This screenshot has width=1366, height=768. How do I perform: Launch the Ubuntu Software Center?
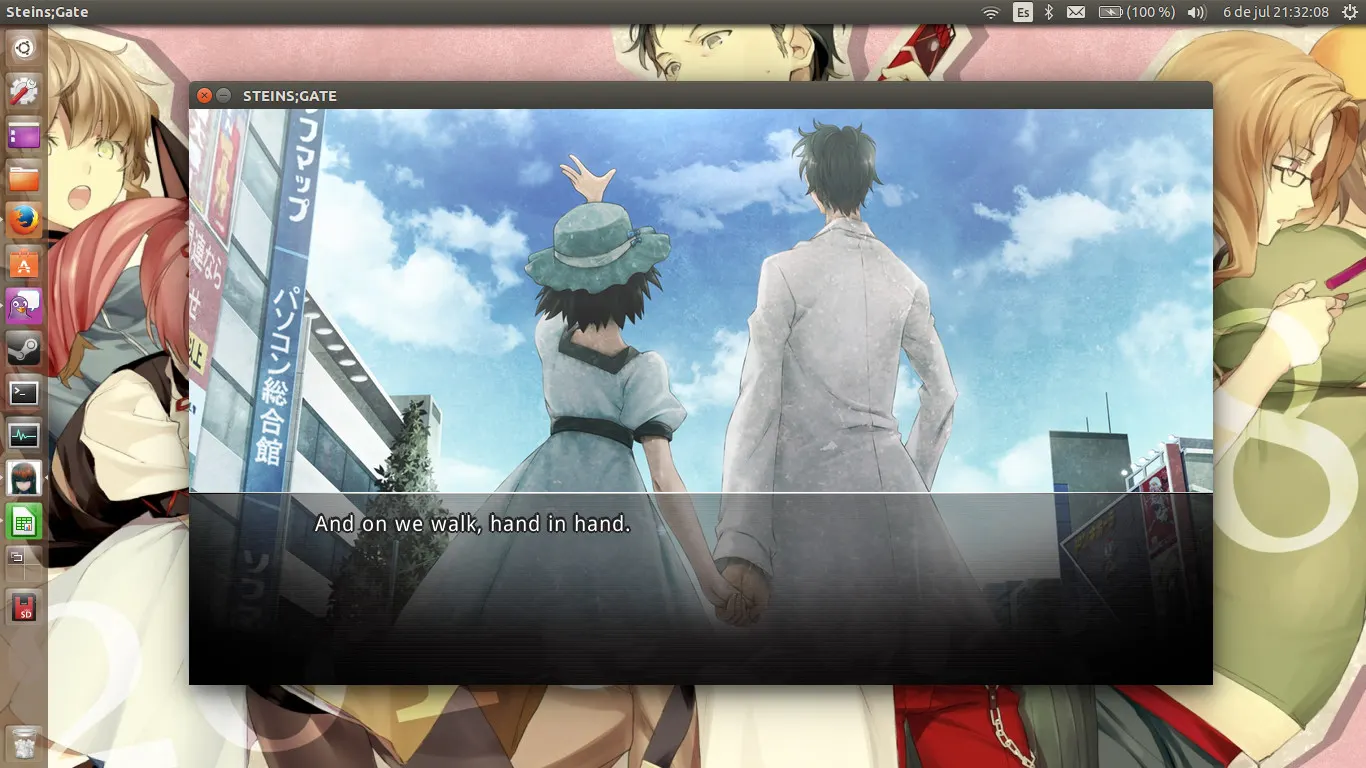pos(23,264)
